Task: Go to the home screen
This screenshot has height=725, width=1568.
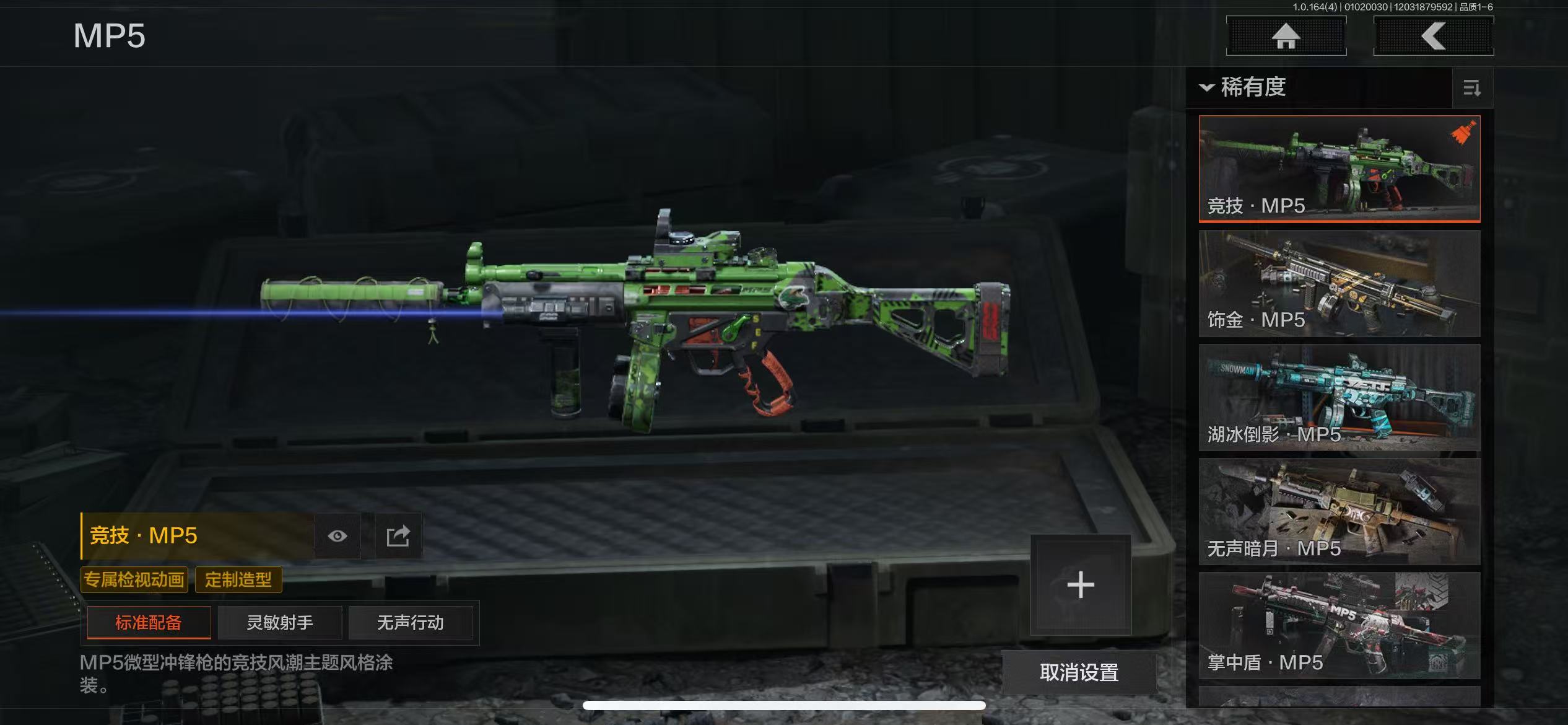Action: coord(1286,36)
